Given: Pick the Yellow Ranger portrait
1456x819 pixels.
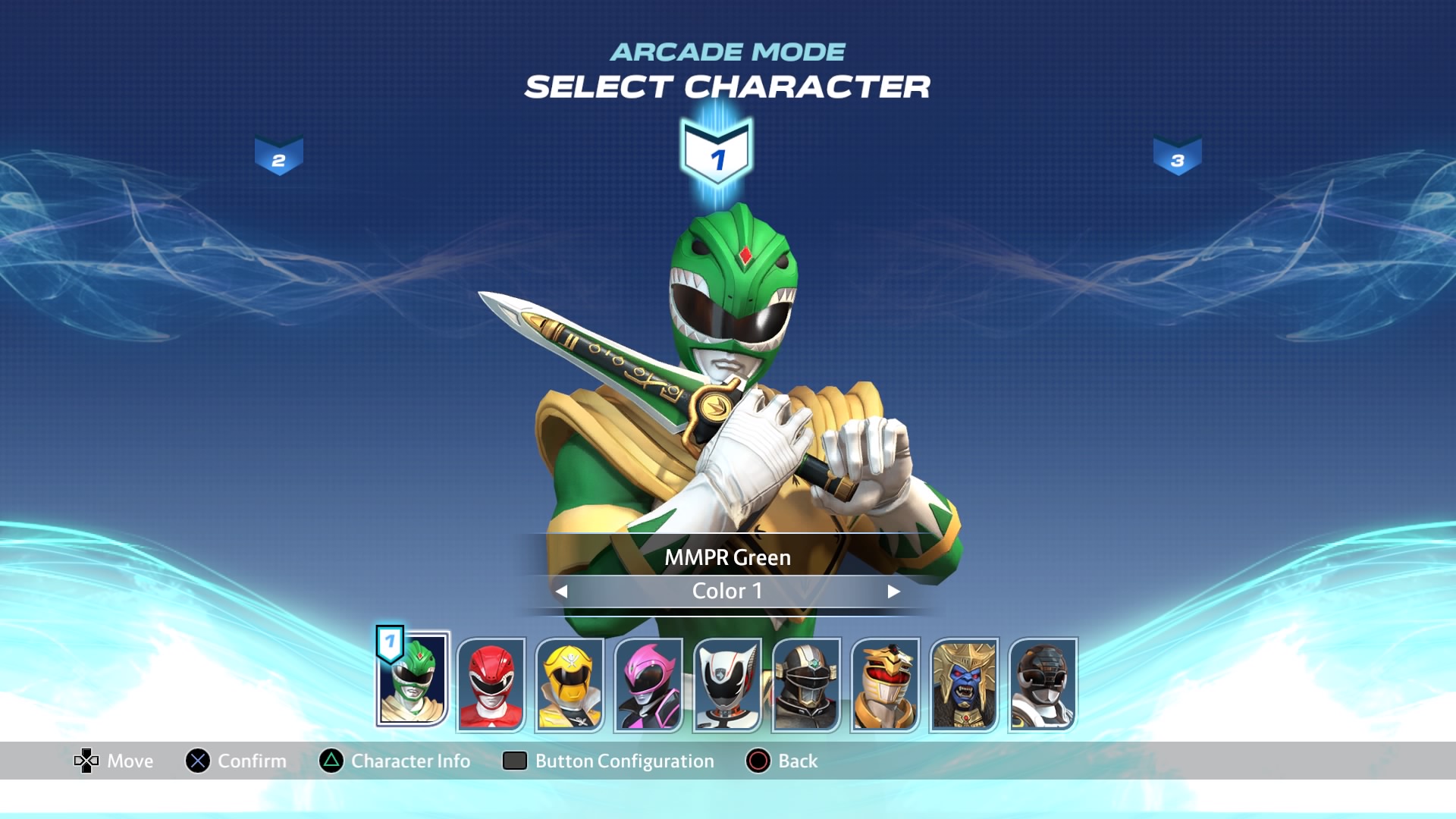Looking at the screenshot, I should tap(570, 685).
